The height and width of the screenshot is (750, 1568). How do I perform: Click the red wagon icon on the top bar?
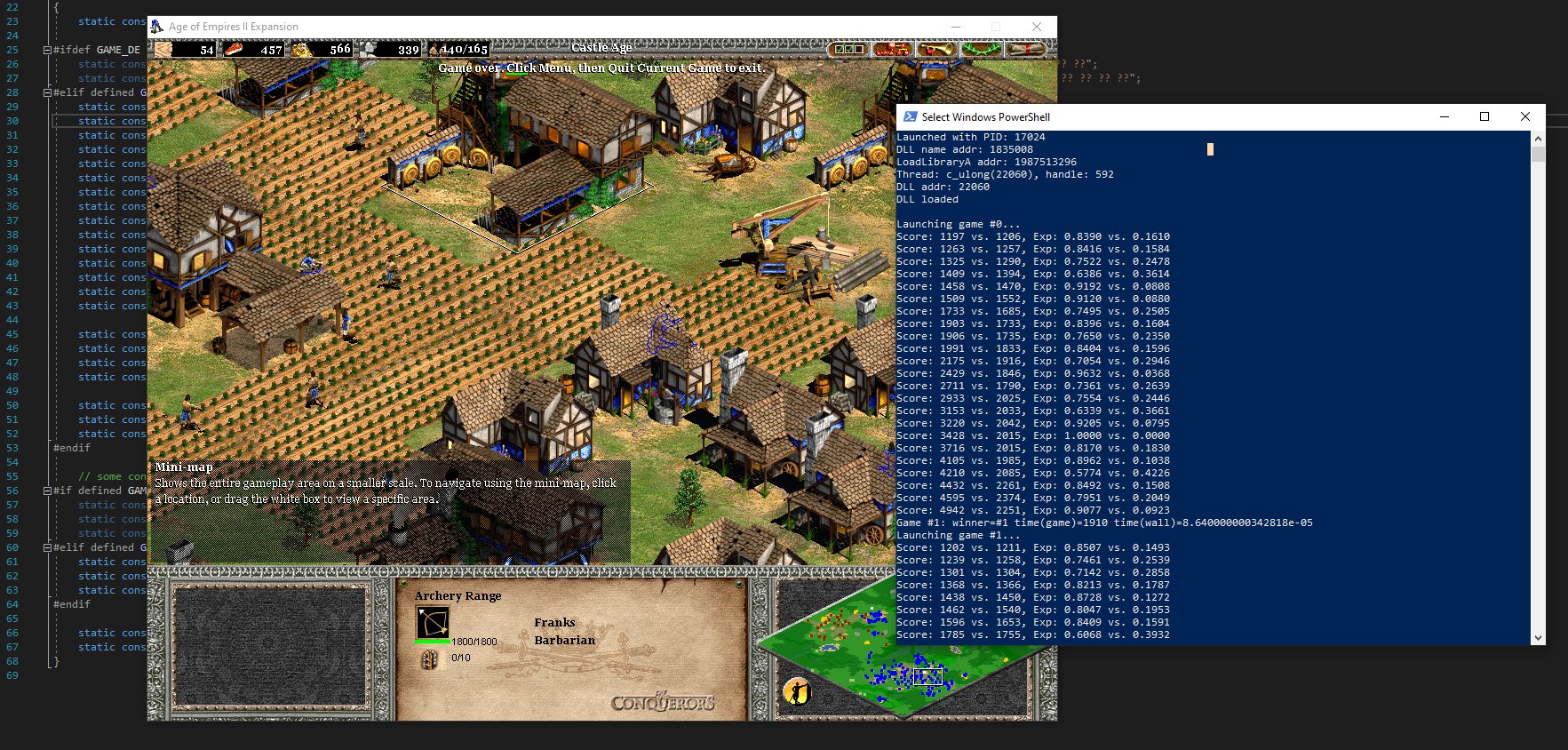click(x=892, y=49)
